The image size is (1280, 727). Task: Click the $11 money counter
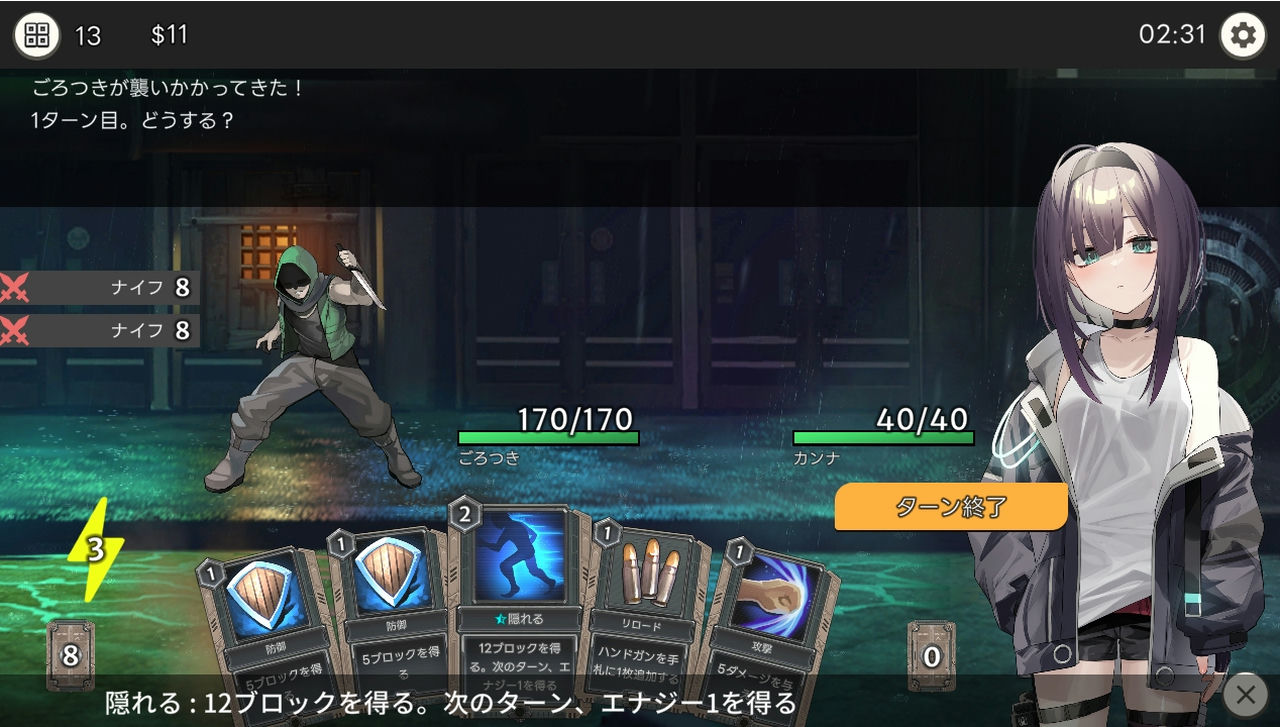pos(169,33)
